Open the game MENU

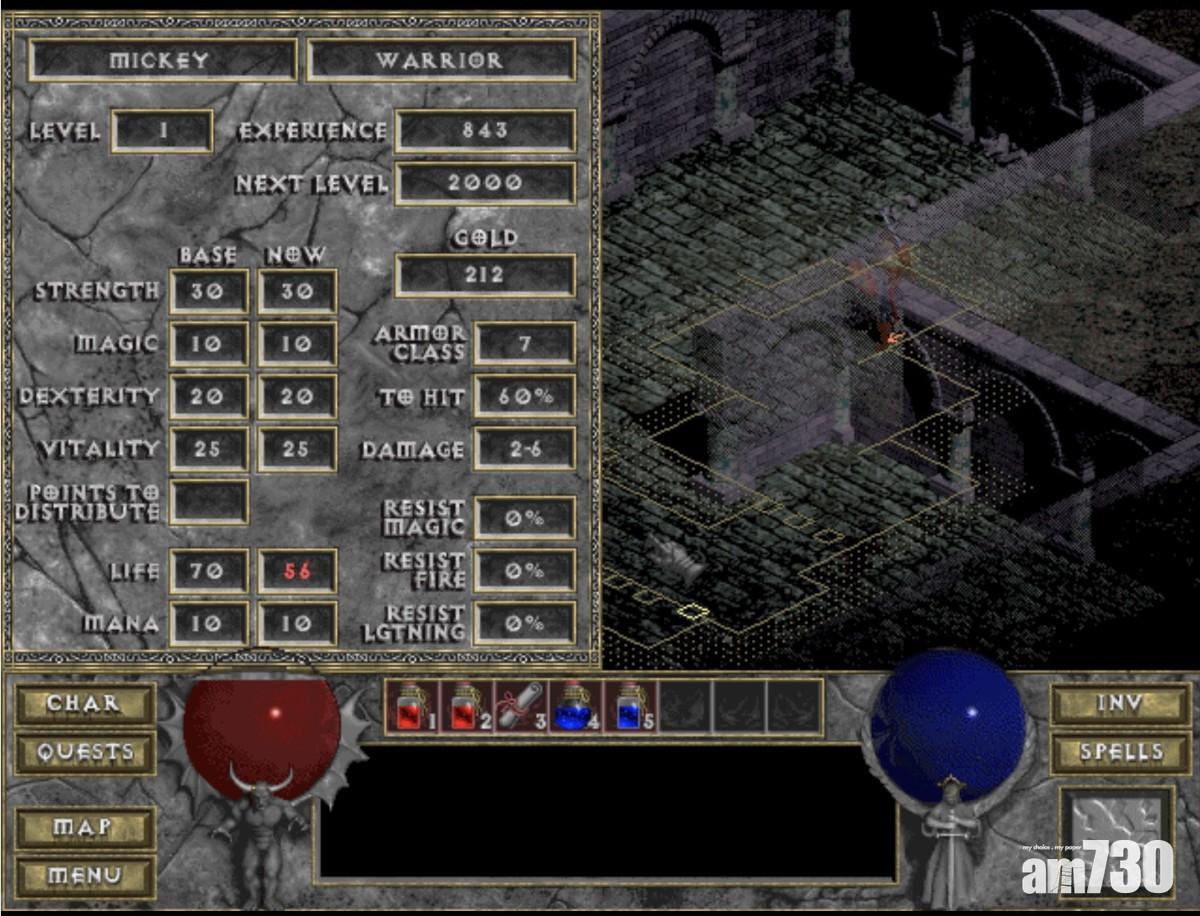tap(85, 876)
